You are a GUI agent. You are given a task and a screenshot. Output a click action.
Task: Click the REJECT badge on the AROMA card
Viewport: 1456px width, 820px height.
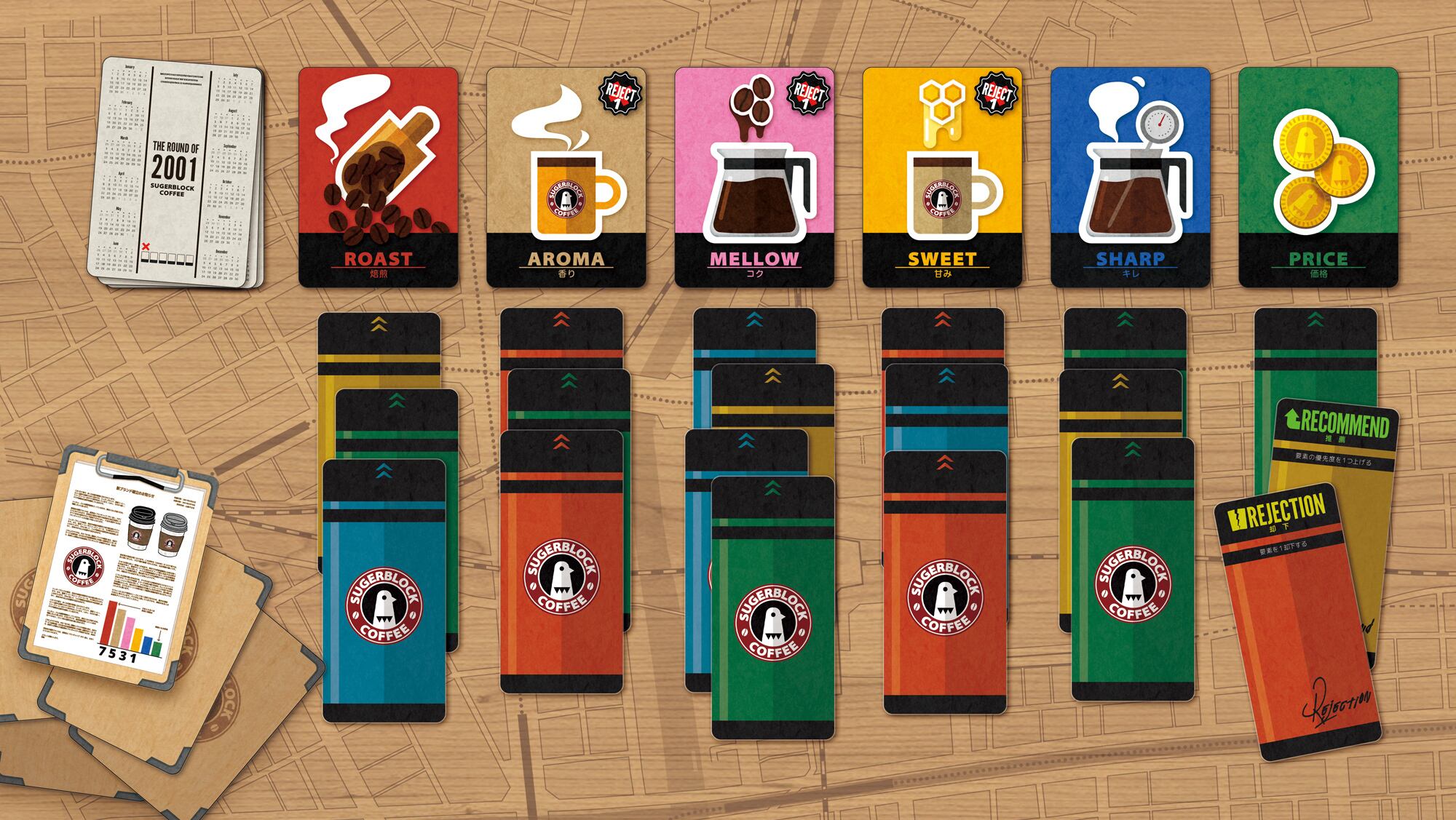click(620, 95)
